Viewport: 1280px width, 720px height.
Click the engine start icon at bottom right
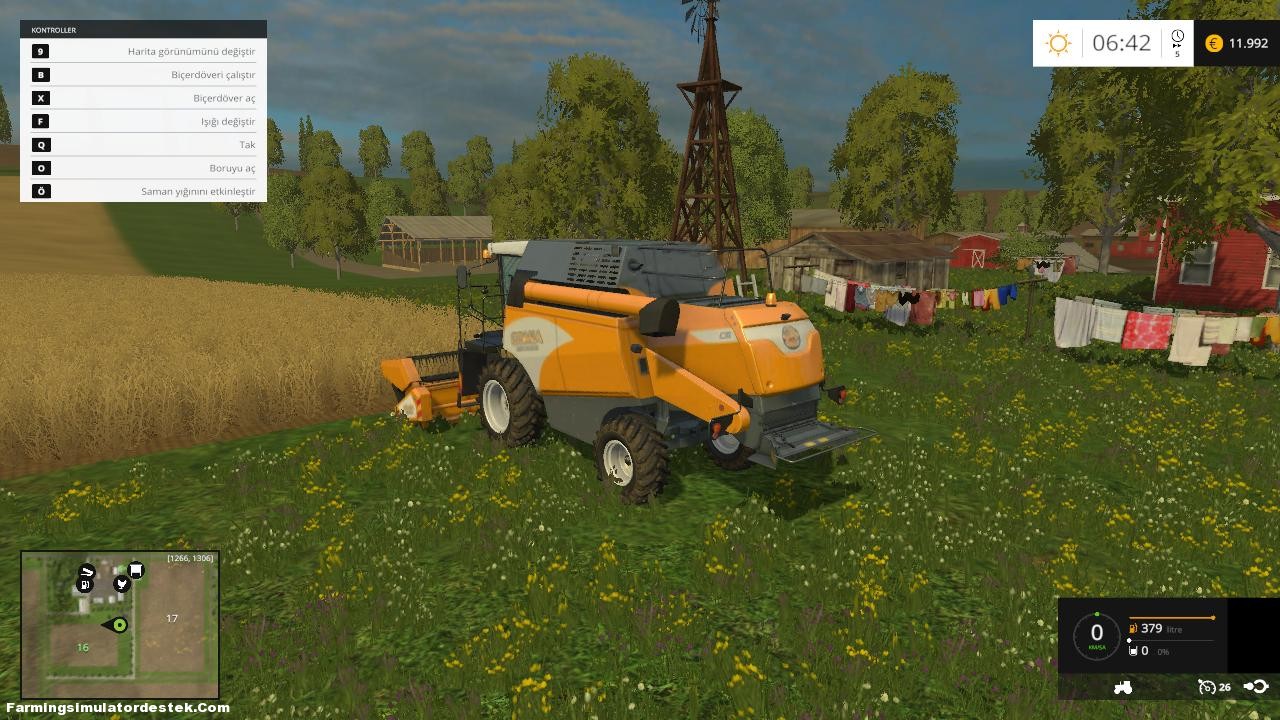(x=1258, y=687)
